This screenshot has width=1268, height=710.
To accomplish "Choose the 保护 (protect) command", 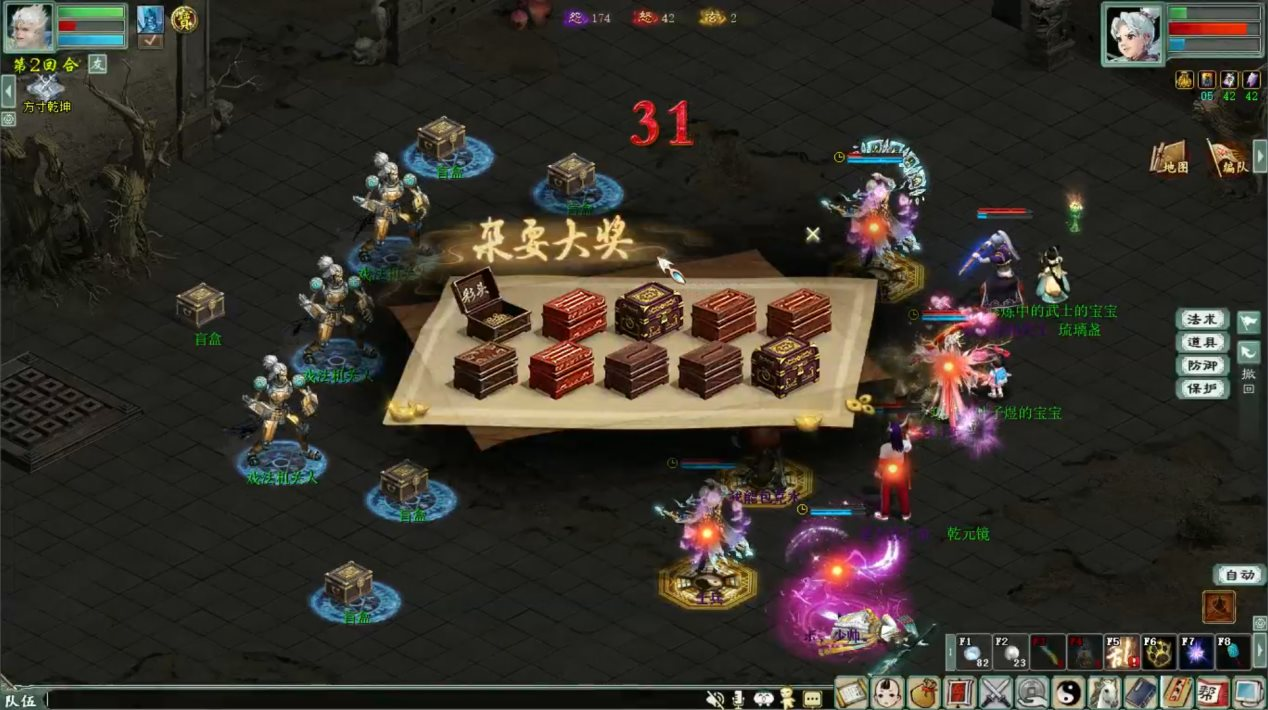I will [1201, 389].
